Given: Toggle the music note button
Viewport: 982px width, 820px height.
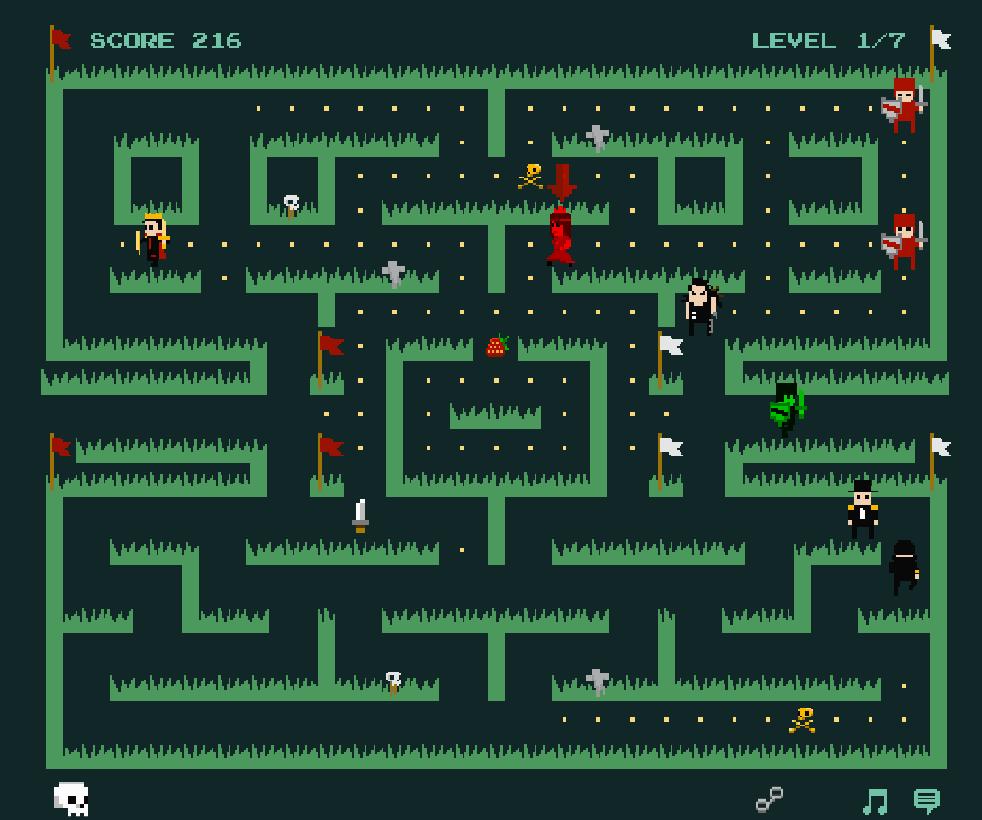Looking at the screenshot, I should (x=875, y=801).
